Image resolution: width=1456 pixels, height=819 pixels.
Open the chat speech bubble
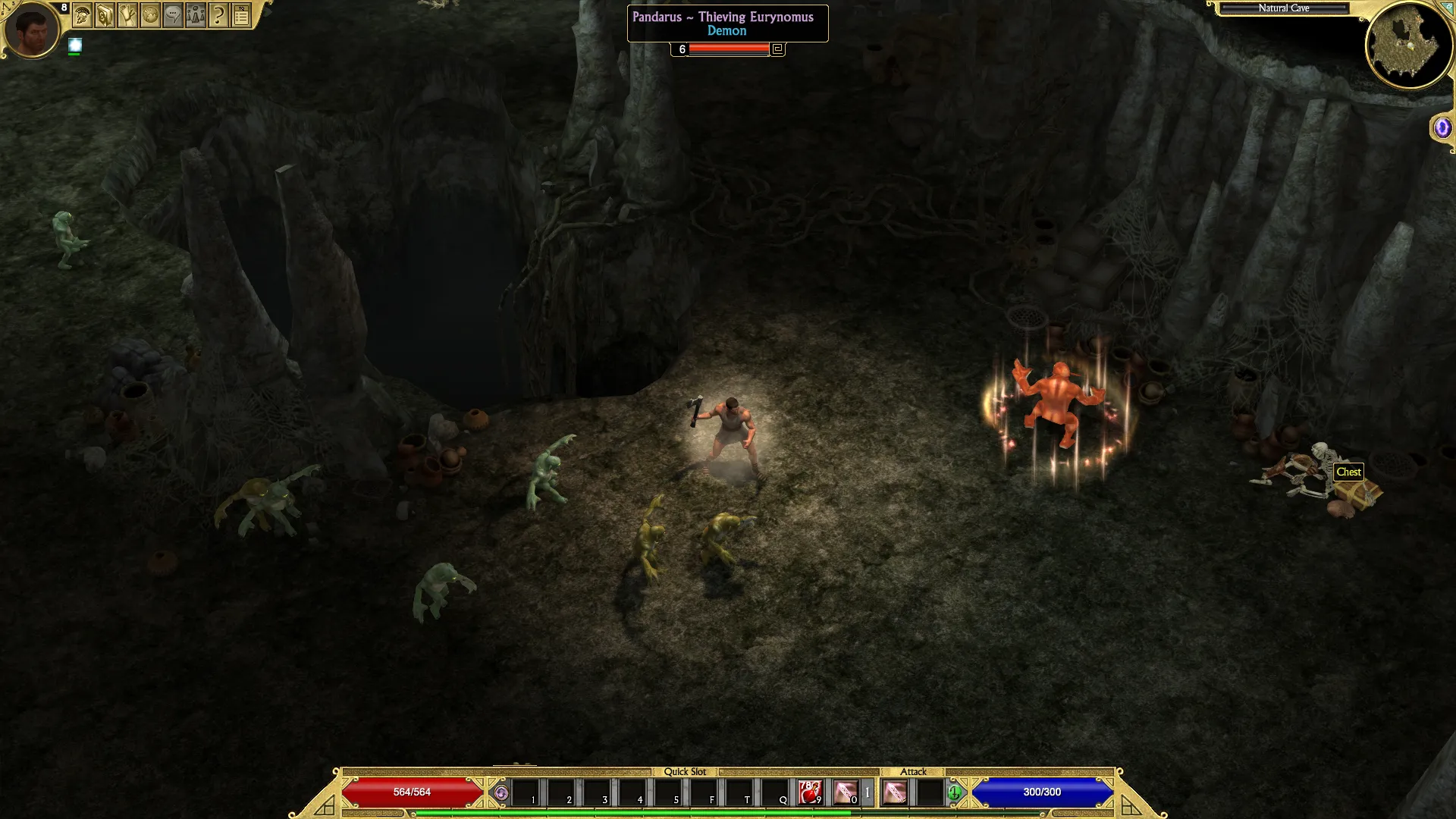click(173, 15)
